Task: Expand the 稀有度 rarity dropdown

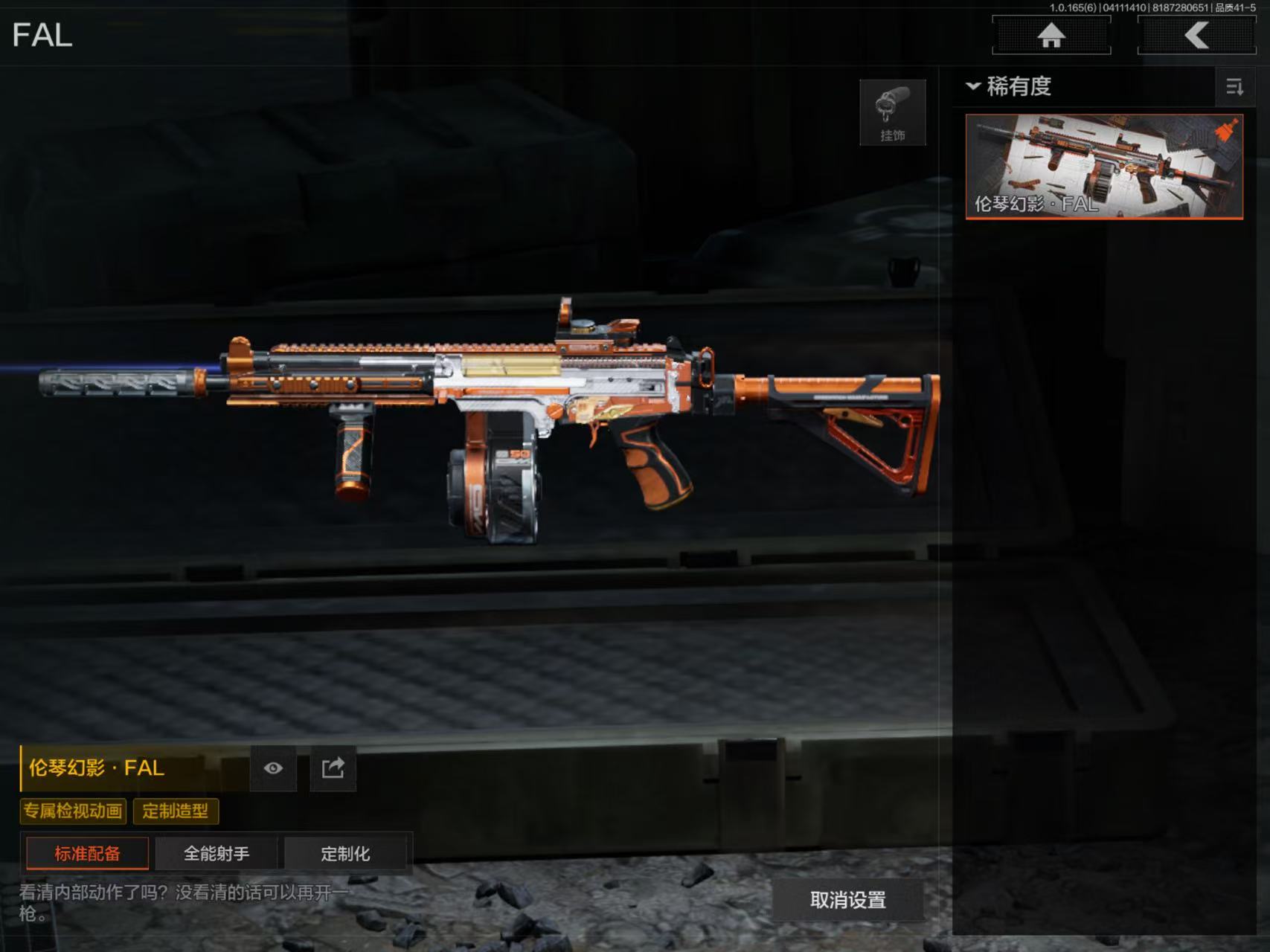Action: point(1009,86)
